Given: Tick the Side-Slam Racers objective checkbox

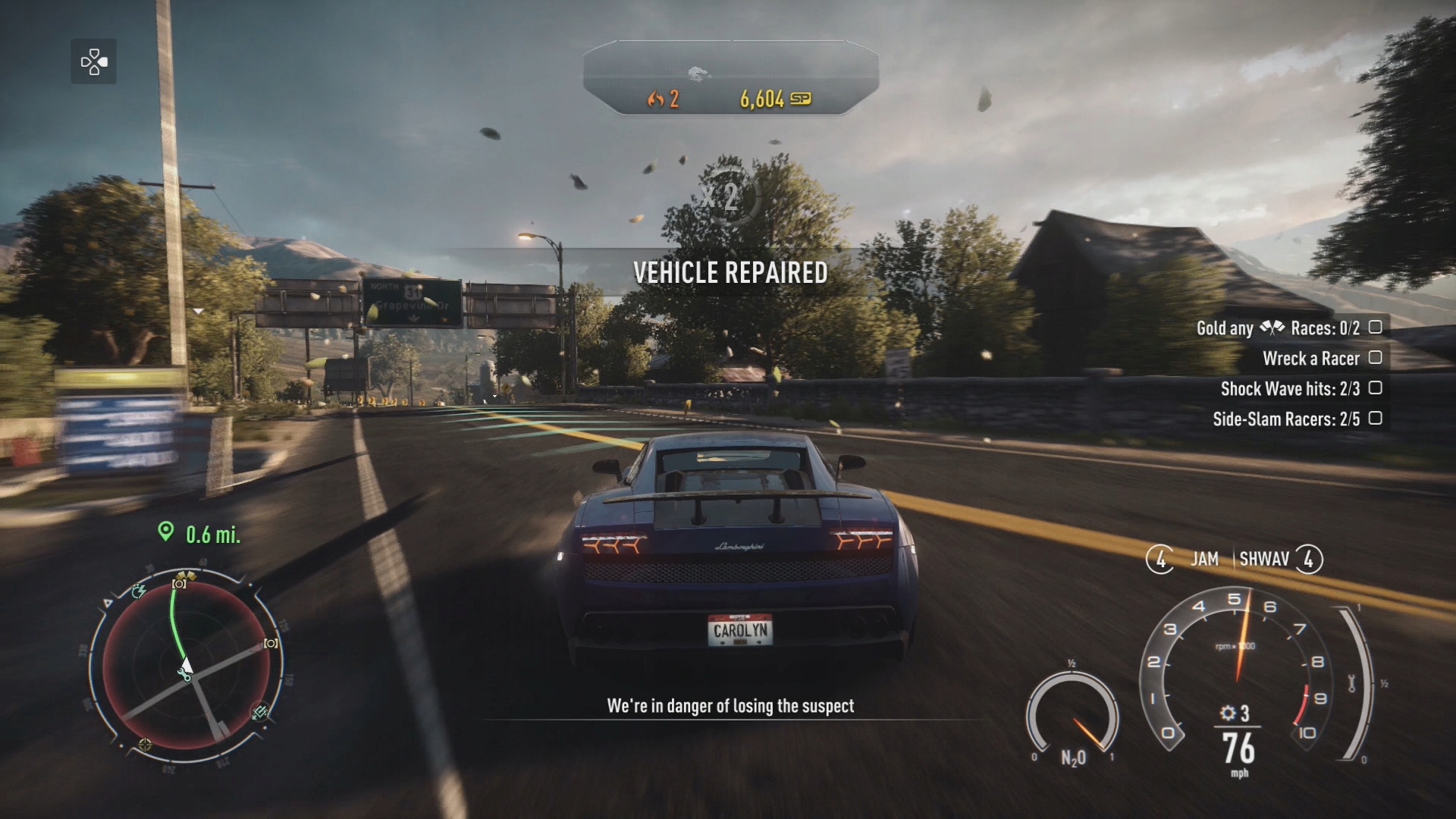Looking at the screenshot, I should [1375, 418].
